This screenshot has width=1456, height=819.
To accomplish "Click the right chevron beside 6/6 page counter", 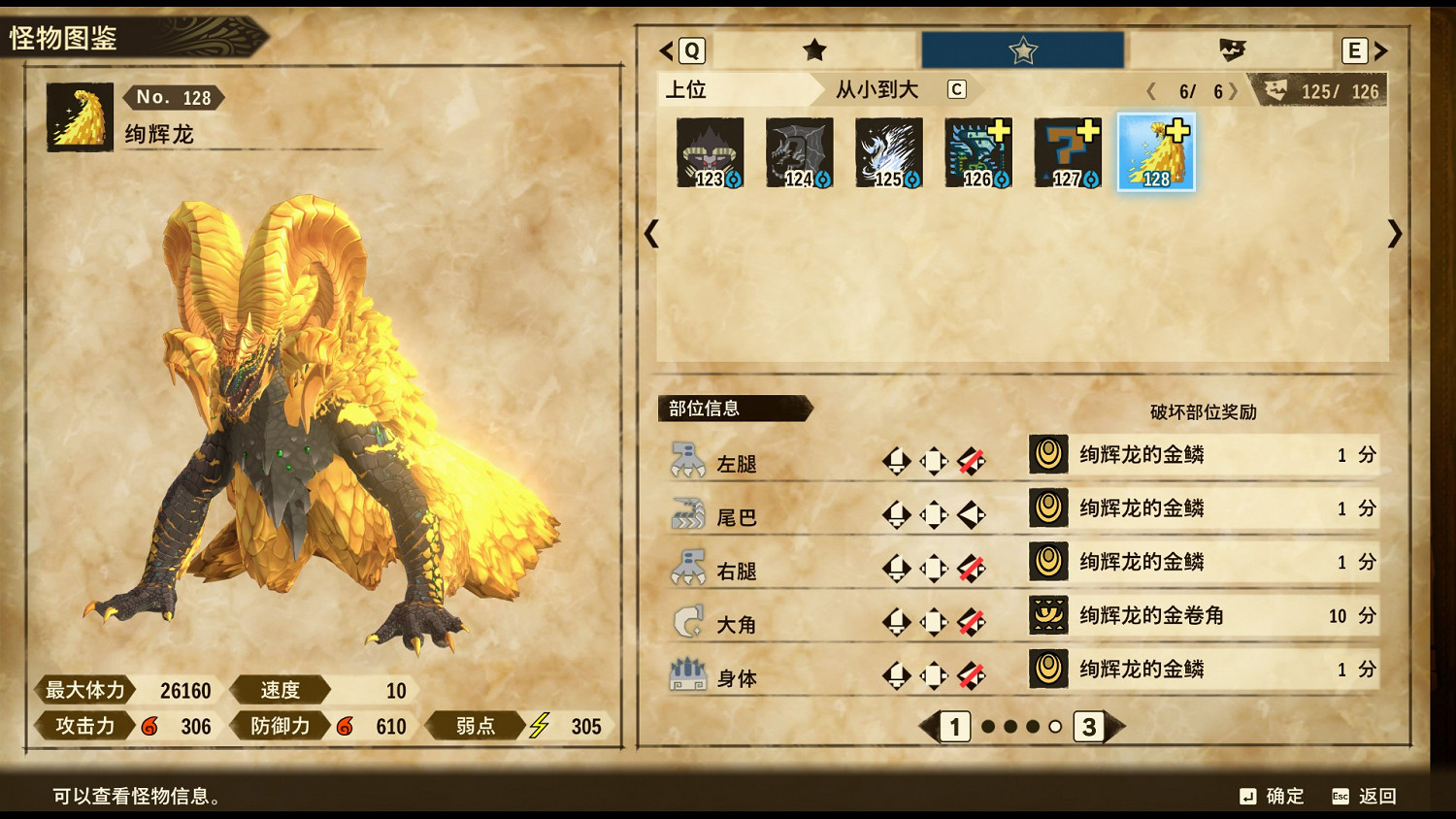I will 1235,89.
